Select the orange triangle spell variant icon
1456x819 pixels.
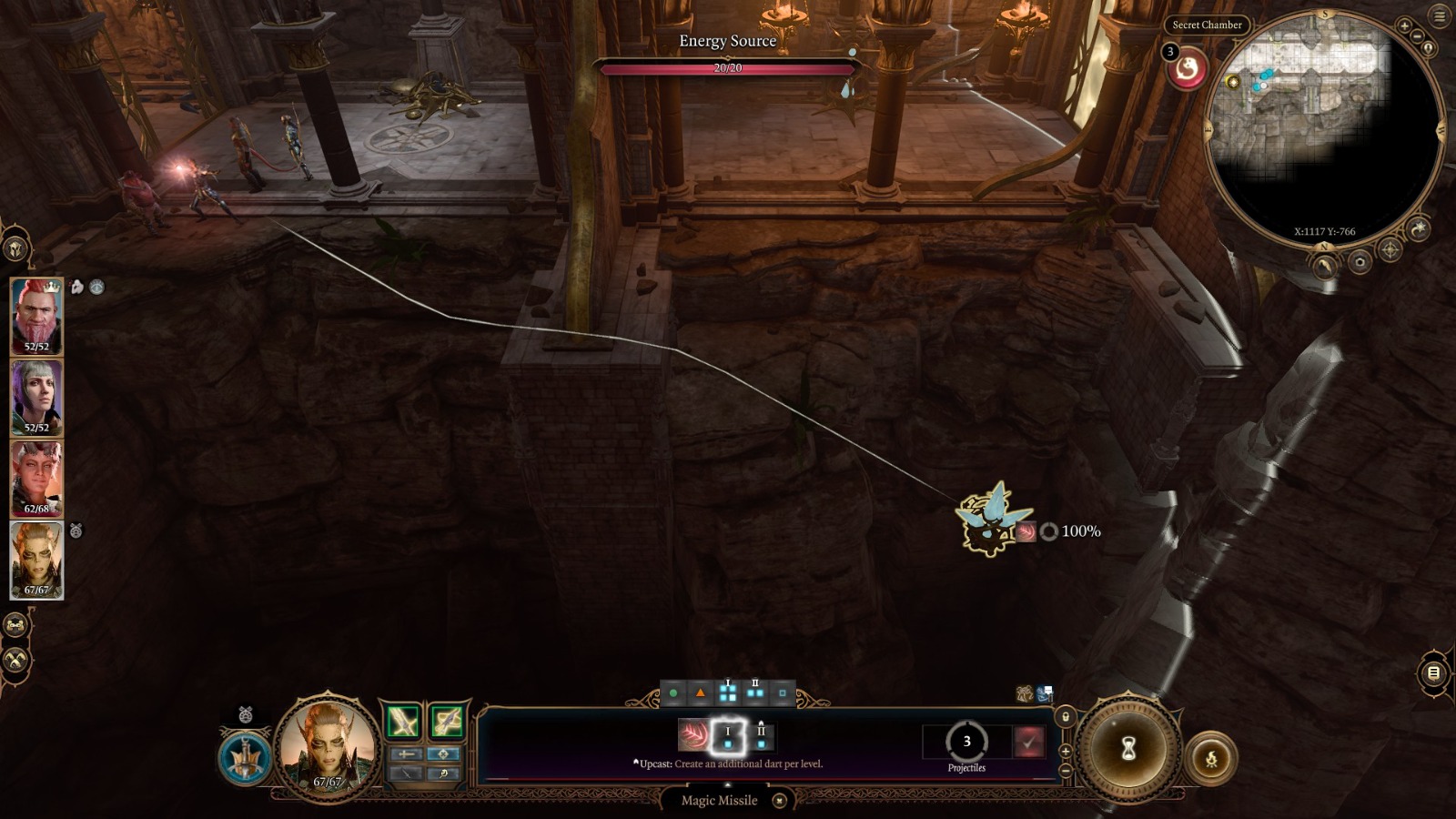pos(700,694)
